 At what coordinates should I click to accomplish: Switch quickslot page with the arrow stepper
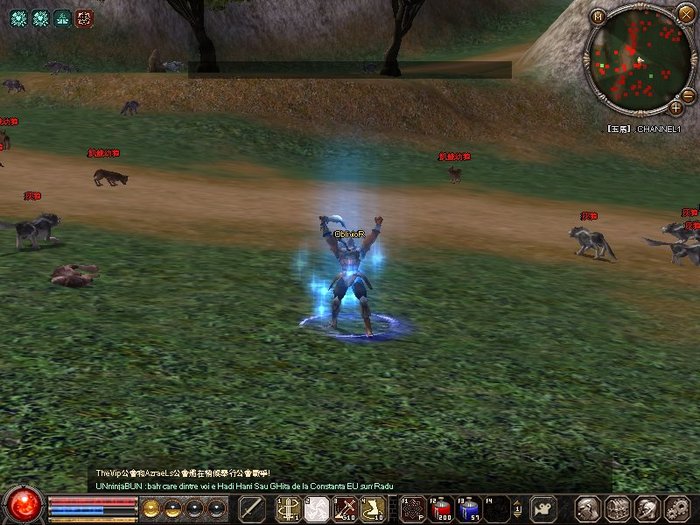pos(517,508)
